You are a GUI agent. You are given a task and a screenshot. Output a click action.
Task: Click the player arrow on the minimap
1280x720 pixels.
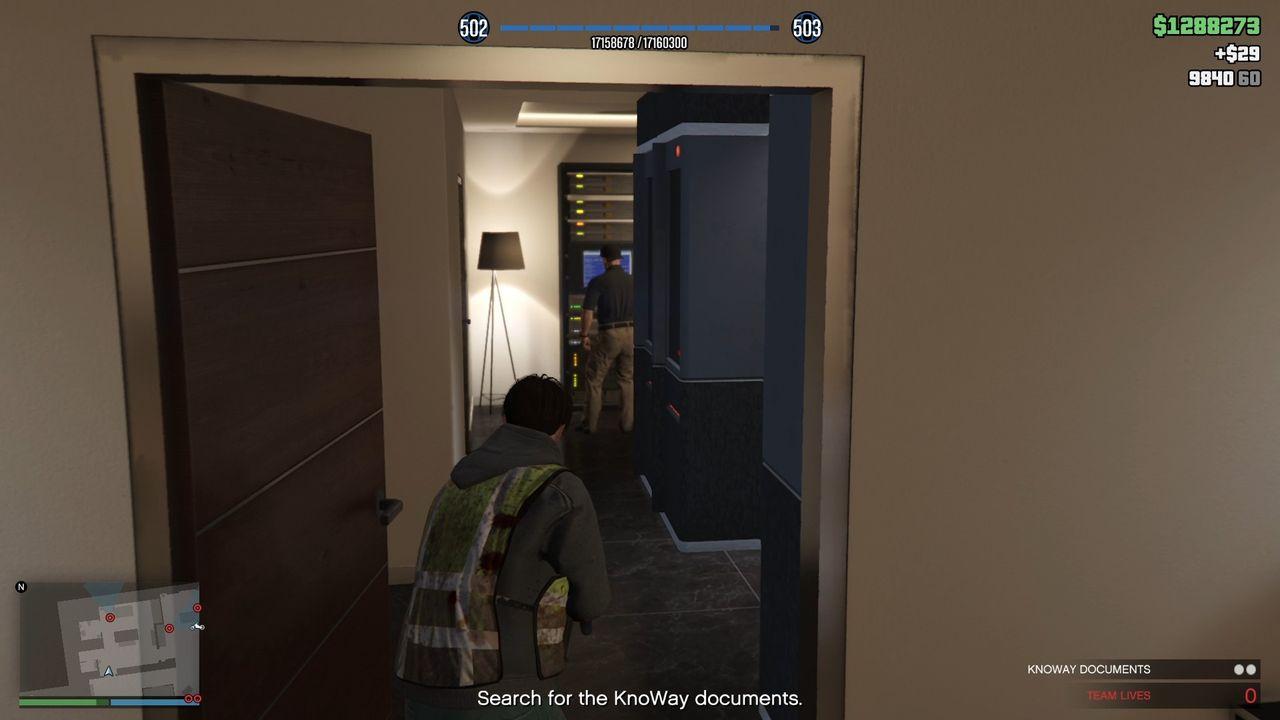pos(108,671)
